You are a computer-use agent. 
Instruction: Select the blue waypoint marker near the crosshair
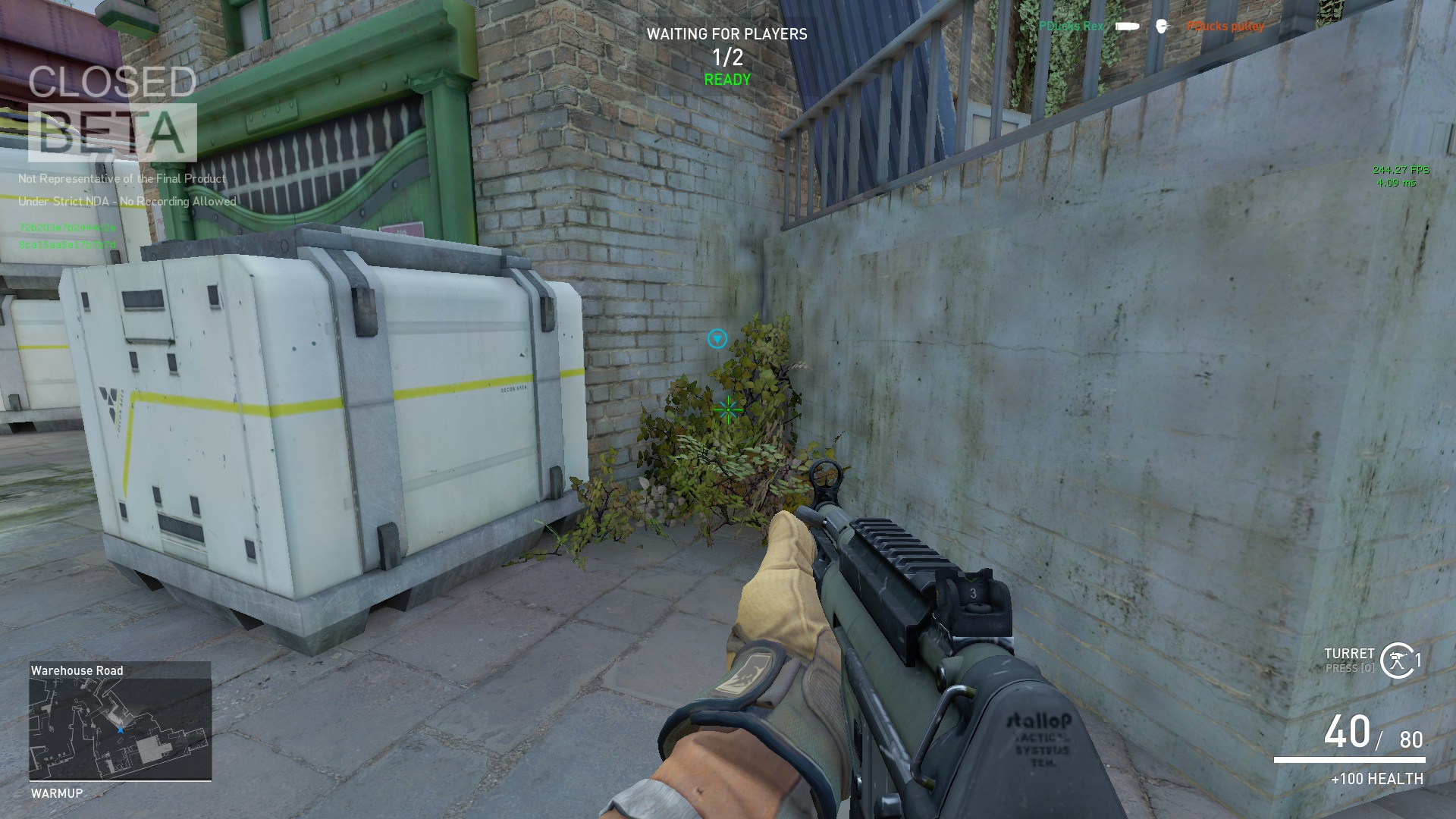tap(717, 338)
